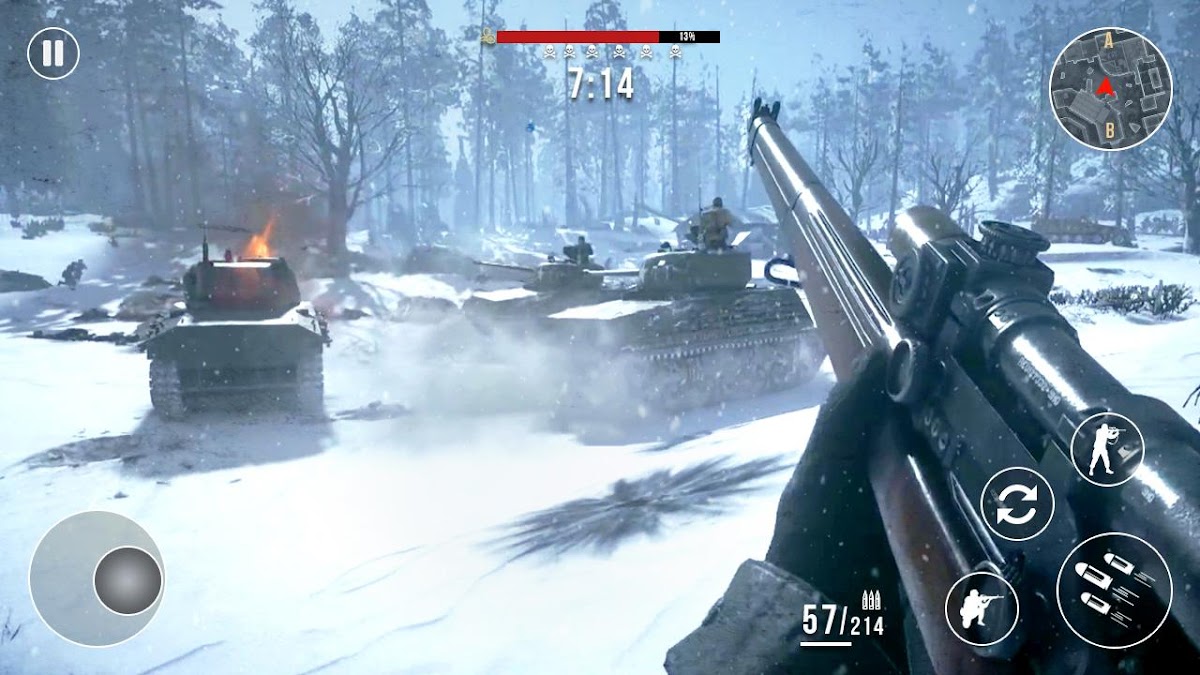1200x675 pixels.
Task: Aim using the standing soldier icon
Action: [x=1107, y=449]
